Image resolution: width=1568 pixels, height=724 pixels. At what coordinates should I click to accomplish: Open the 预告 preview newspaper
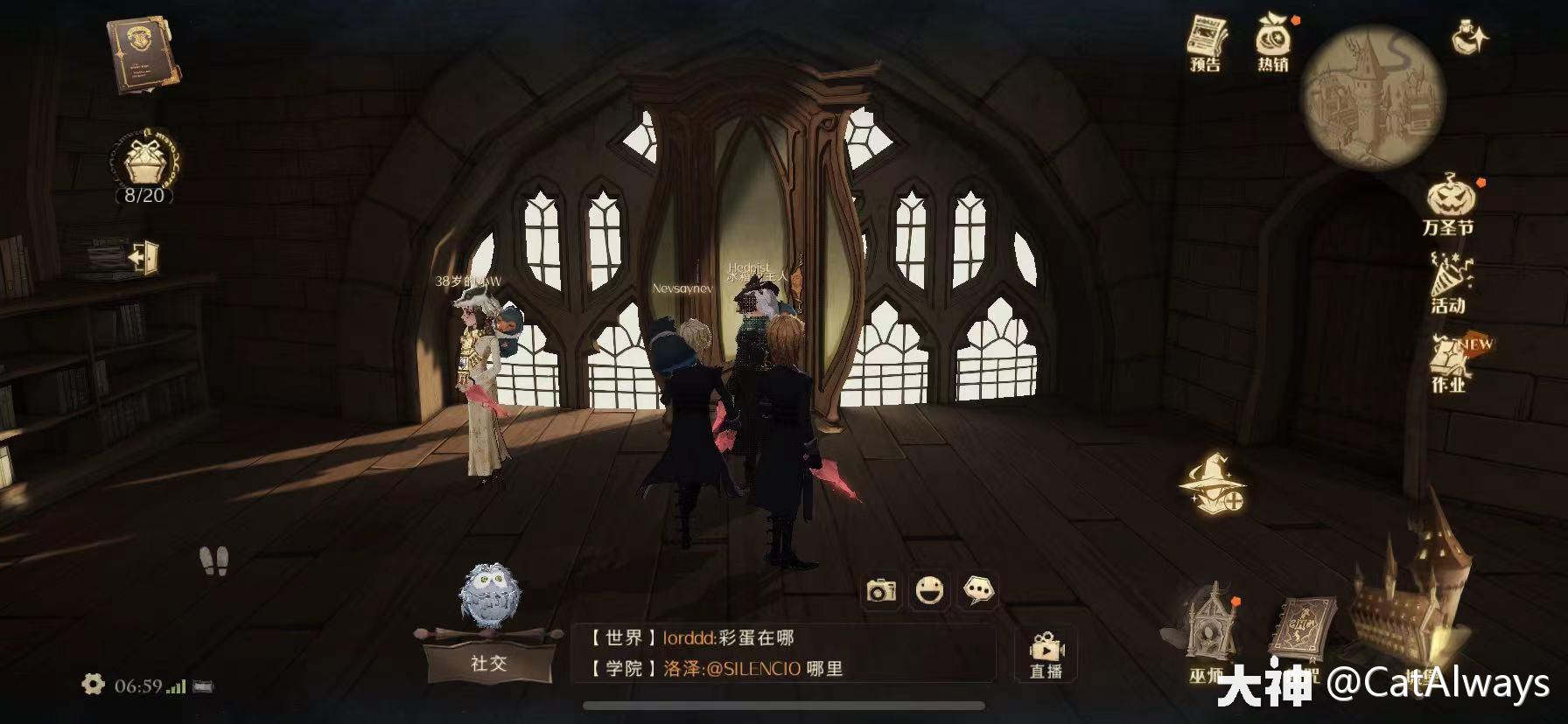tap(1206, 44)
